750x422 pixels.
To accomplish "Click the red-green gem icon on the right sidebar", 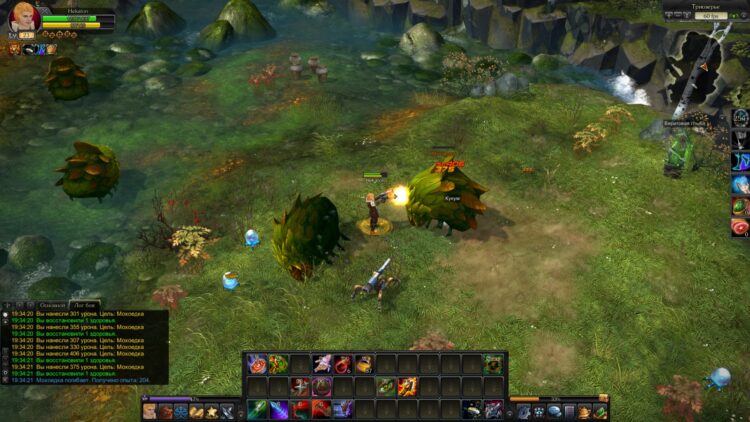I will [740, 206].
